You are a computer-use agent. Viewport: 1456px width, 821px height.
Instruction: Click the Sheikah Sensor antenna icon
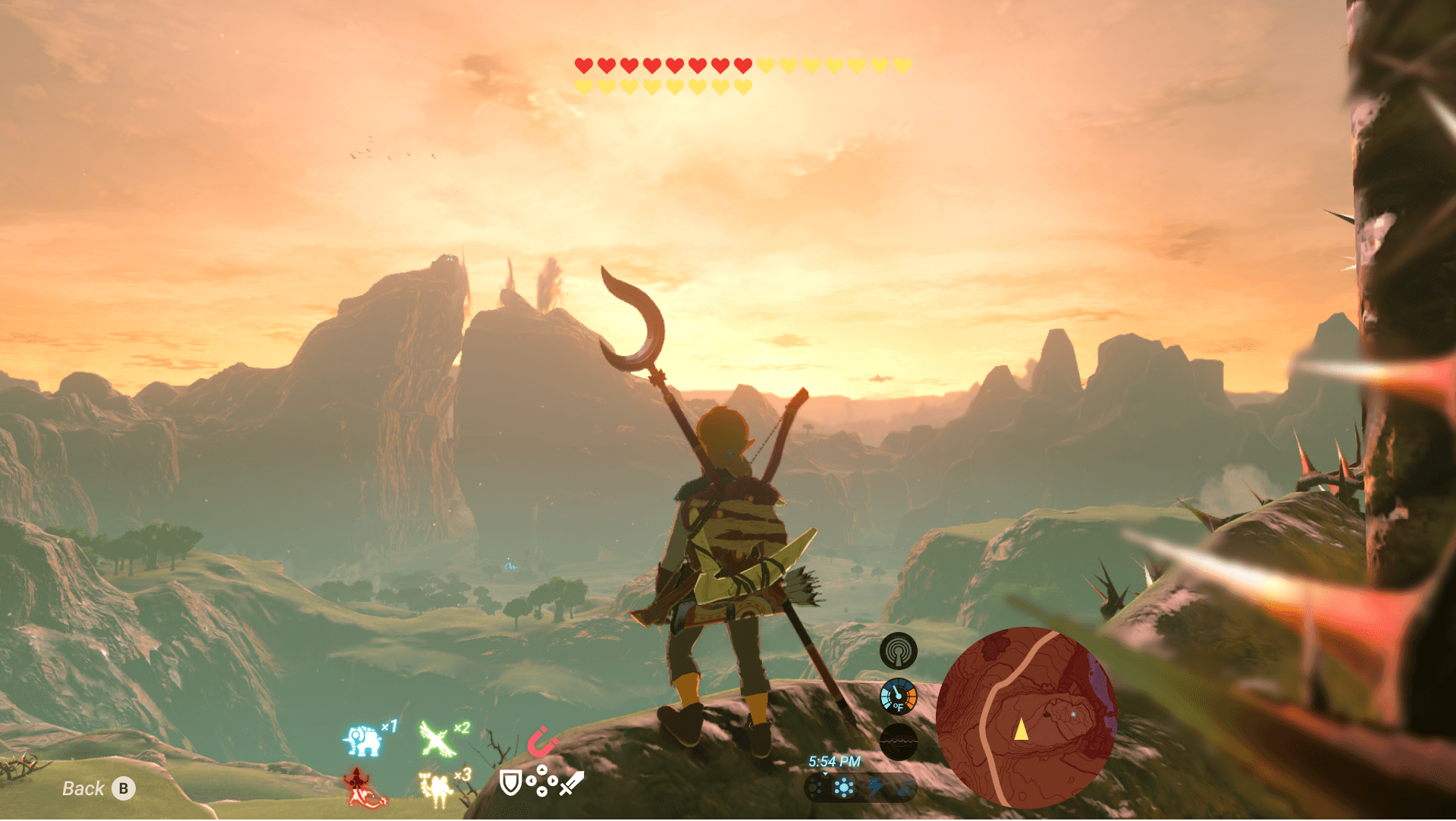pos(899,651)
